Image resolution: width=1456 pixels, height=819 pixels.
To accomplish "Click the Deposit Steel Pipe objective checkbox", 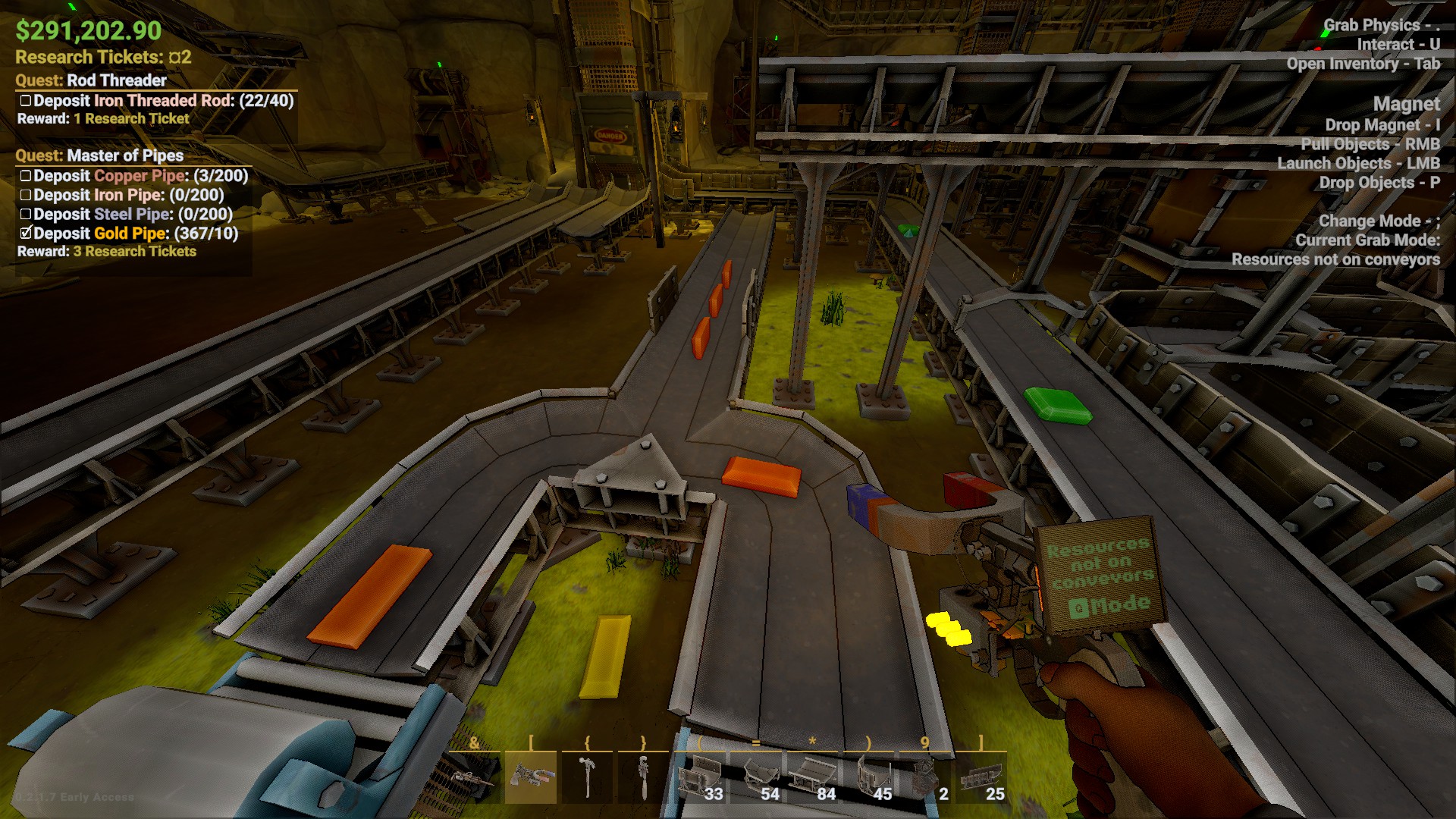I will (x=26, y=215).
